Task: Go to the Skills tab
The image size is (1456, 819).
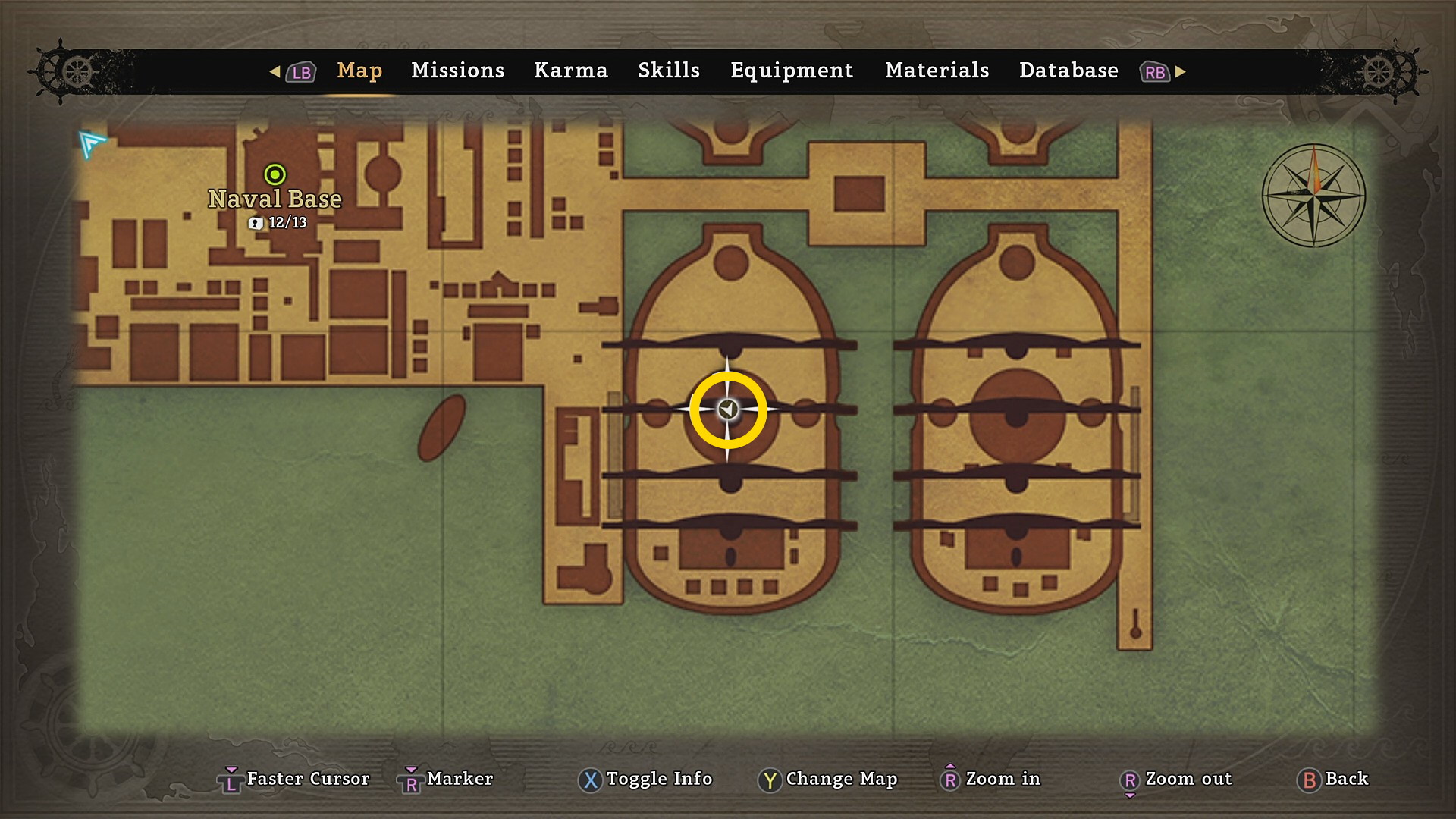Action: click(668, 71)
